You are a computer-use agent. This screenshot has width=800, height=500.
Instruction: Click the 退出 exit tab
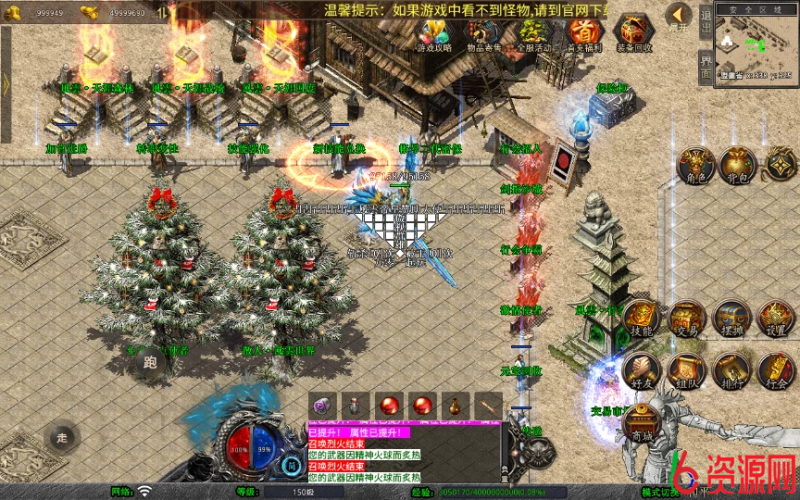(705, 22)
